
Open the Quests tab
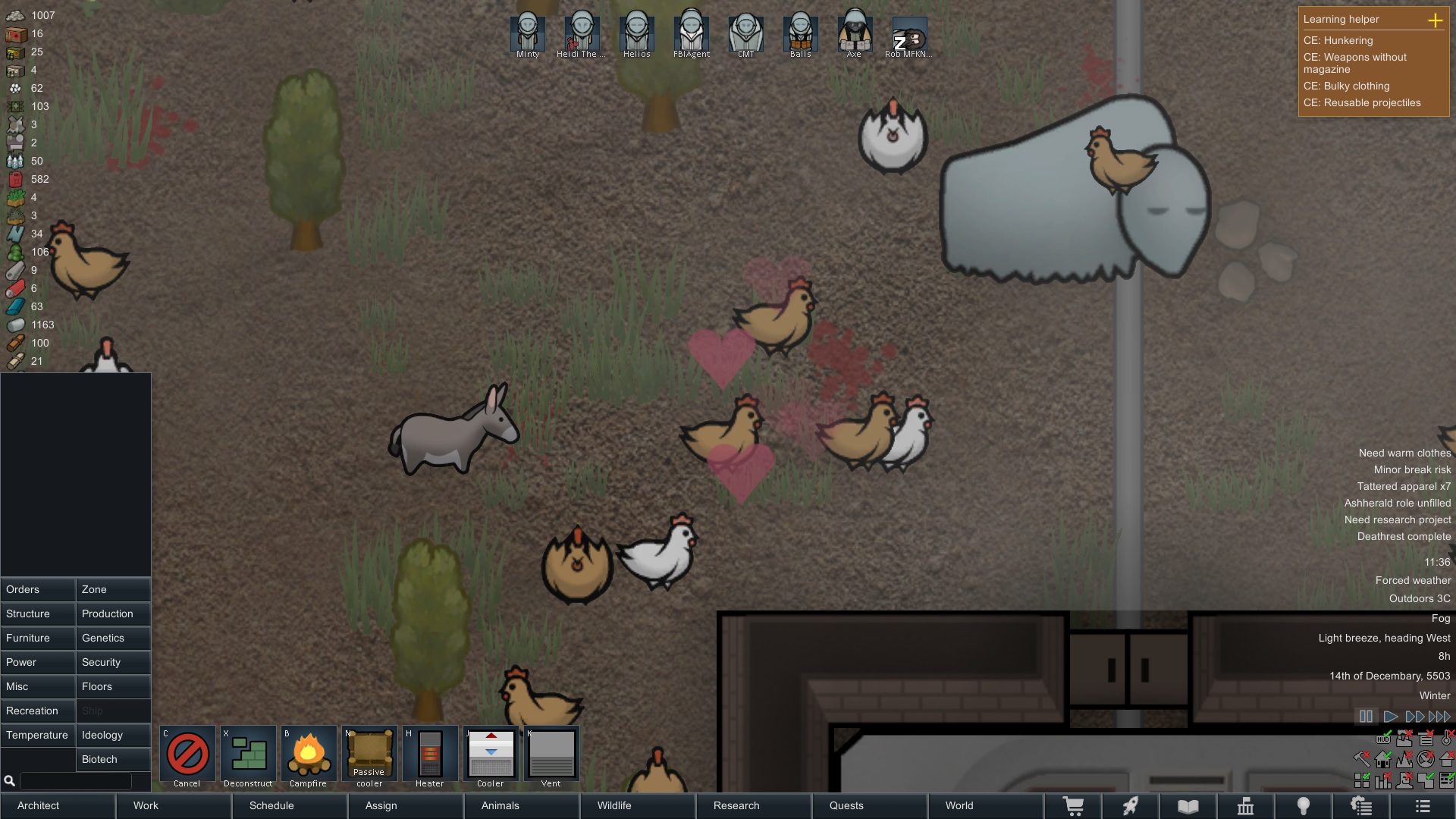(847, 805)
